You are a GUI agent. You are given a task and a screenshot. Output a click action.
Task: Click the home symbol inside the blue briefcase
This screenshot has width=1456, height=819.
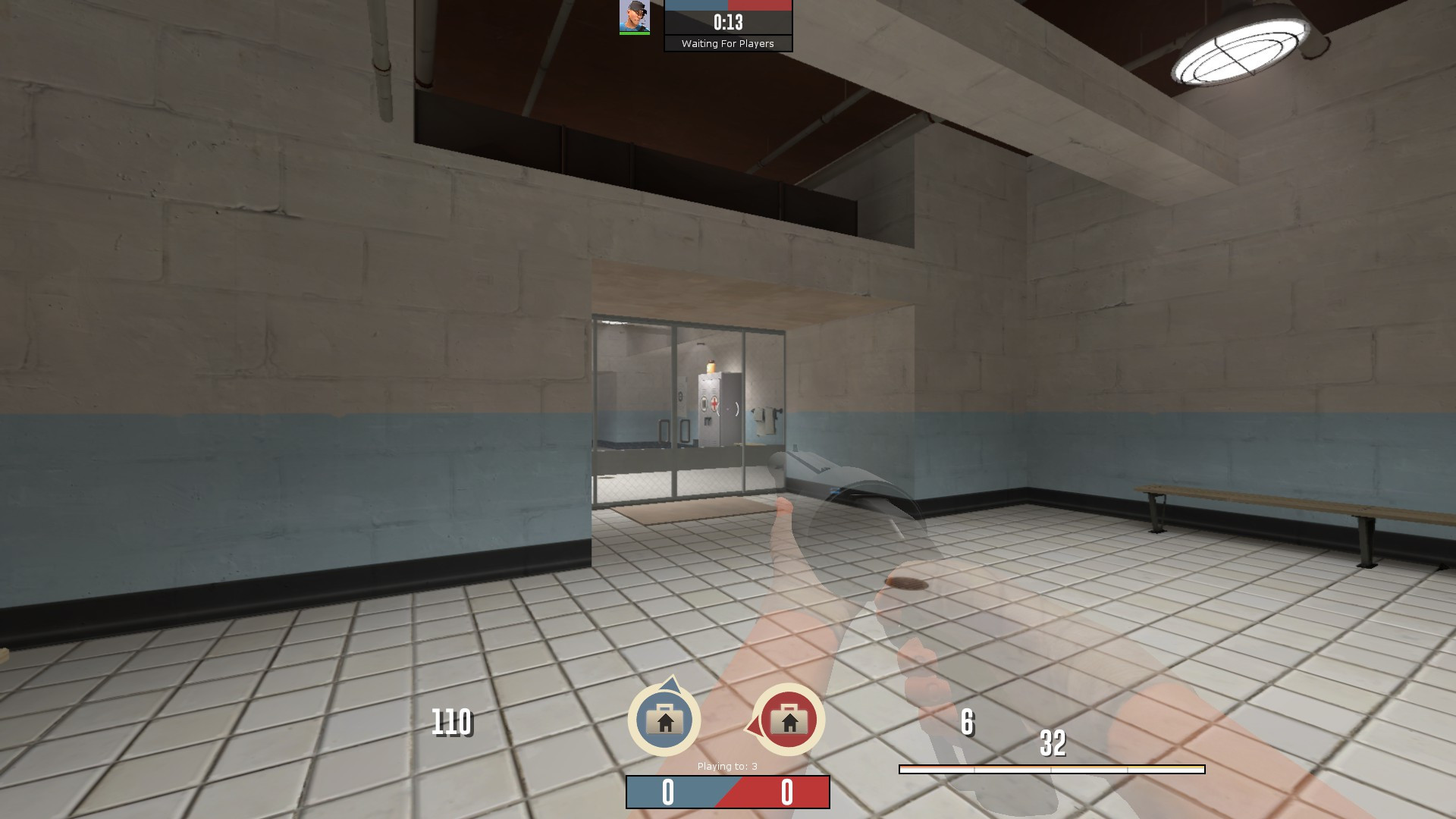point(666,723)
